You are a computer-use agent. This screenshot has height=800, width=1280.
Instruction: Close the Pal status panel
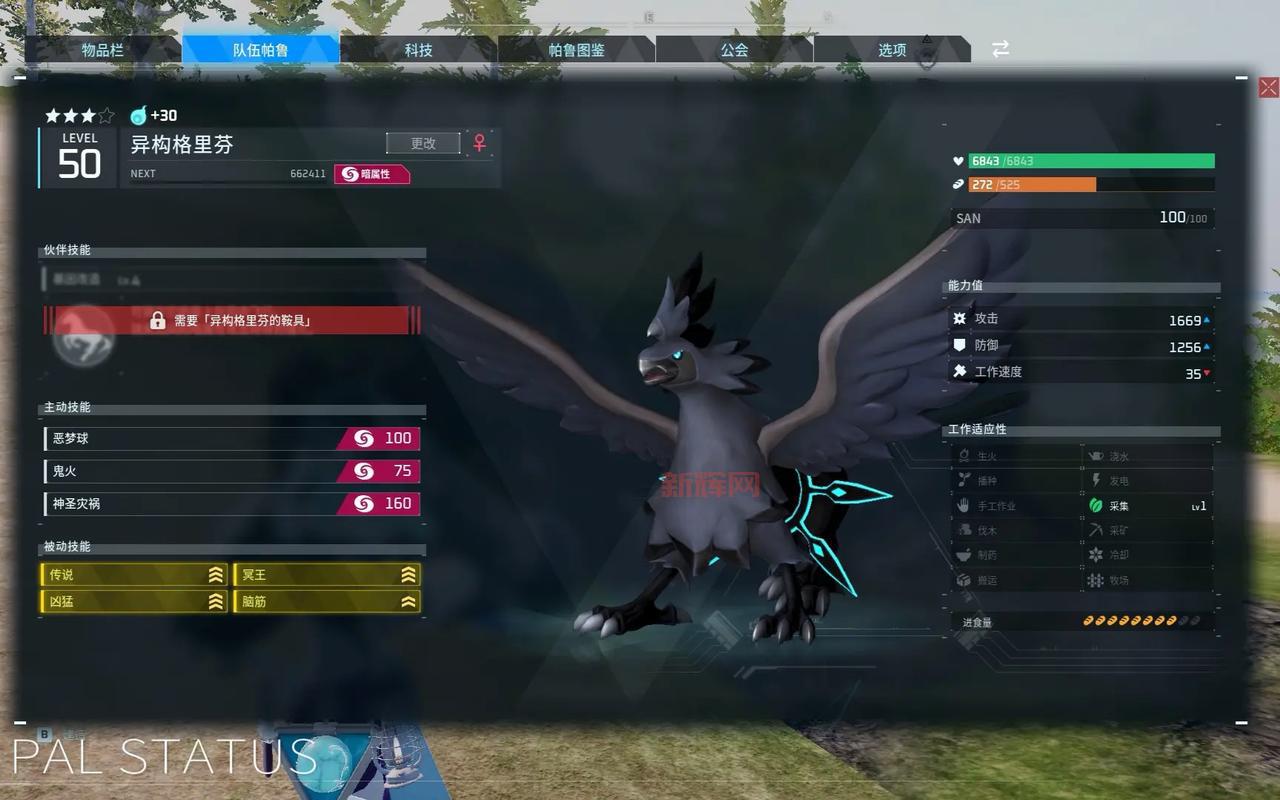pos(1268,88)
